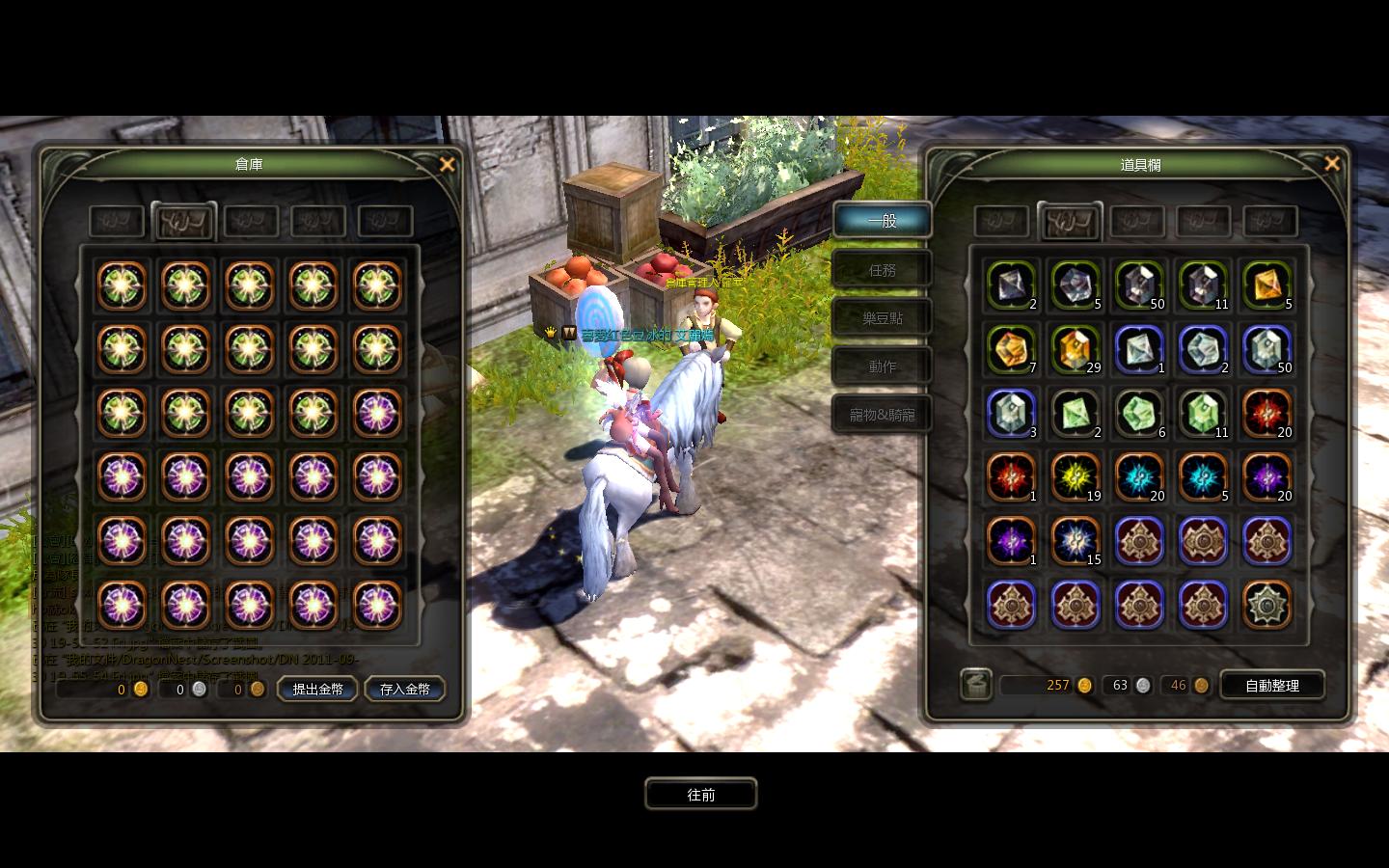1389x868 pixels.
Task: Pick the cyan burst stack of 5
Action: (x=1203, y=477)
